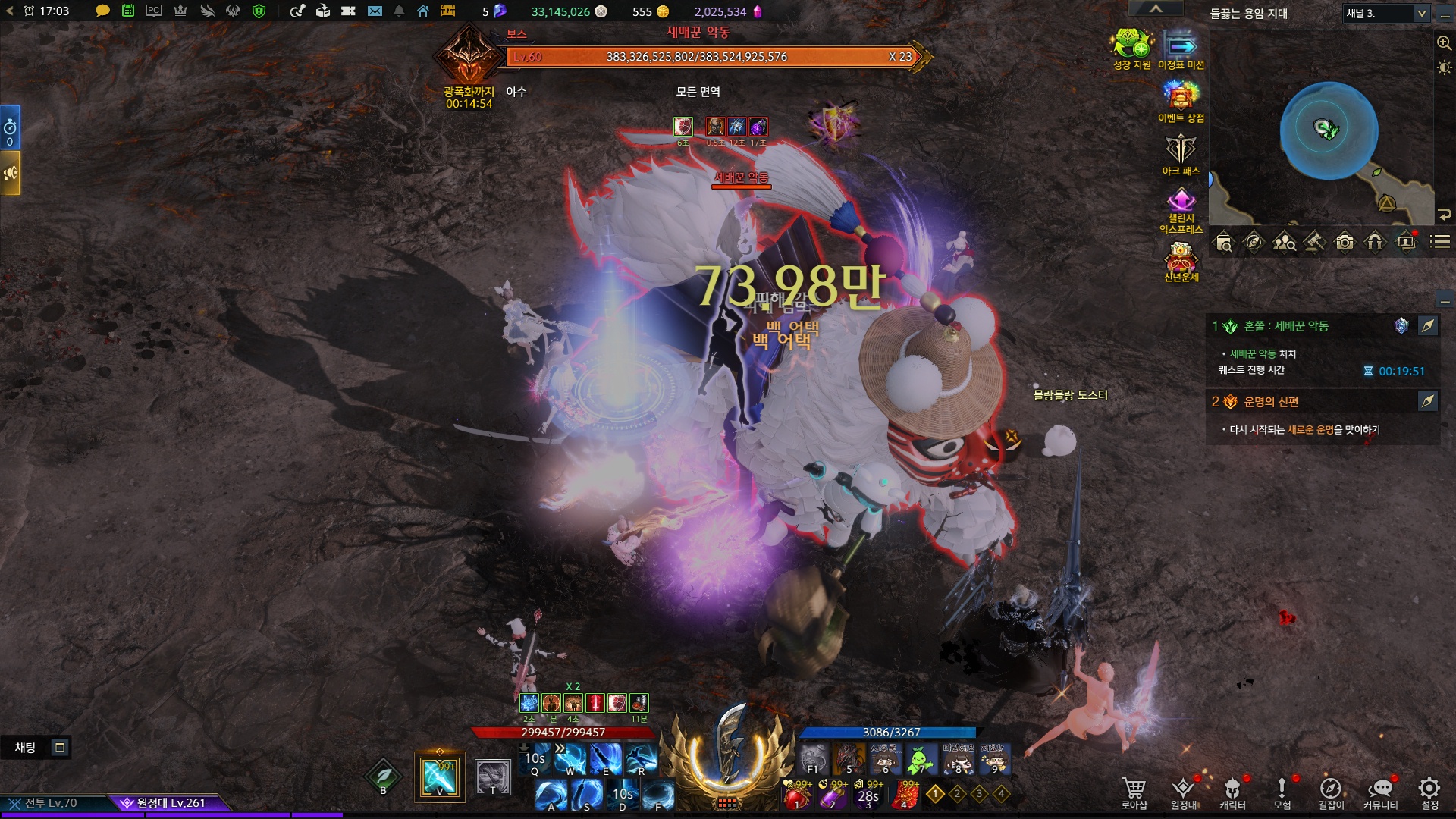Open the camera screenshot button below minimap
This screenshot has width=1456, height=819.
1345,242
